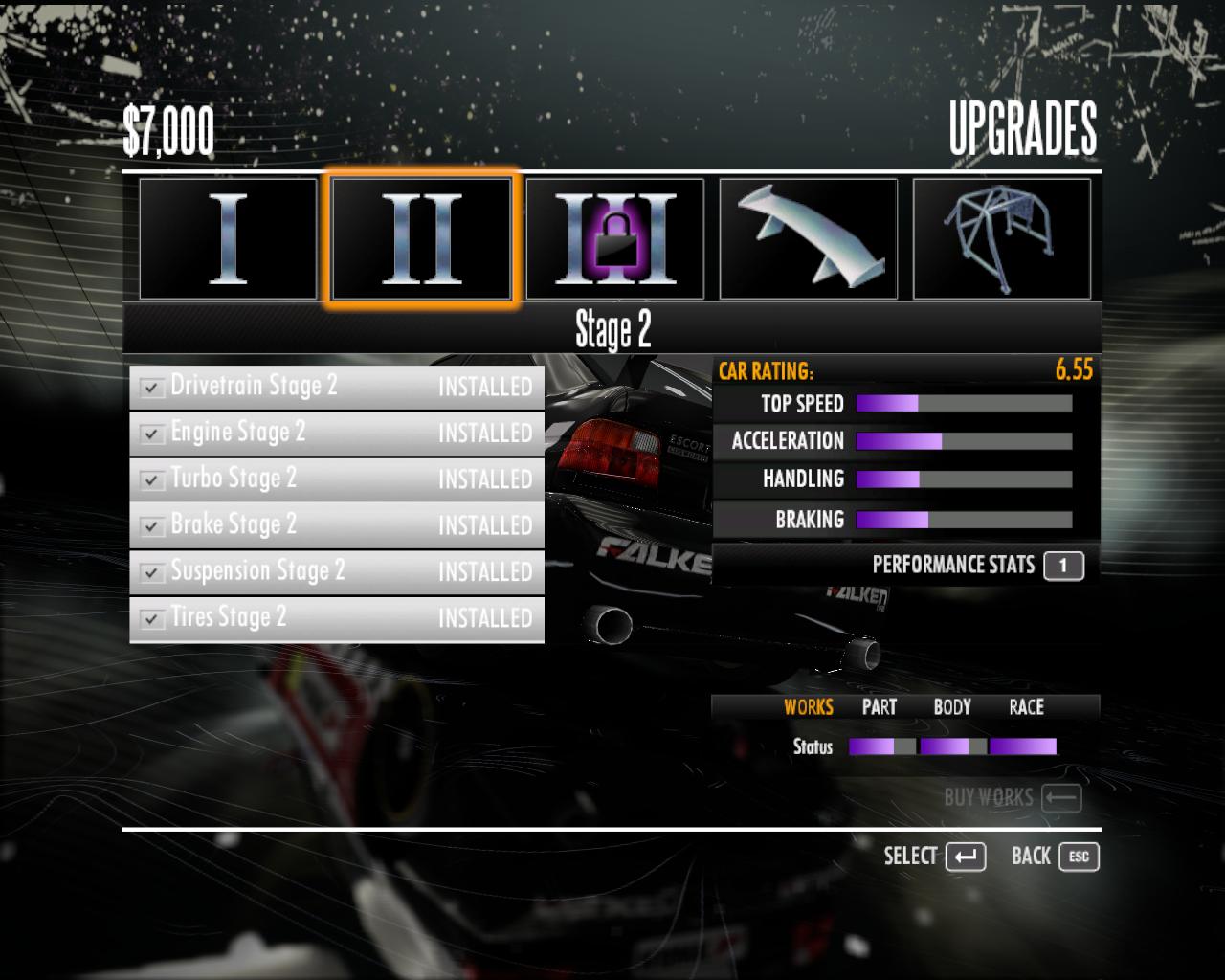This screenshot has height=980, width=1225.
Task: Toggle the Tires Stage 2 checkbox
Action: pyautogui.click(x=150, y=619)
